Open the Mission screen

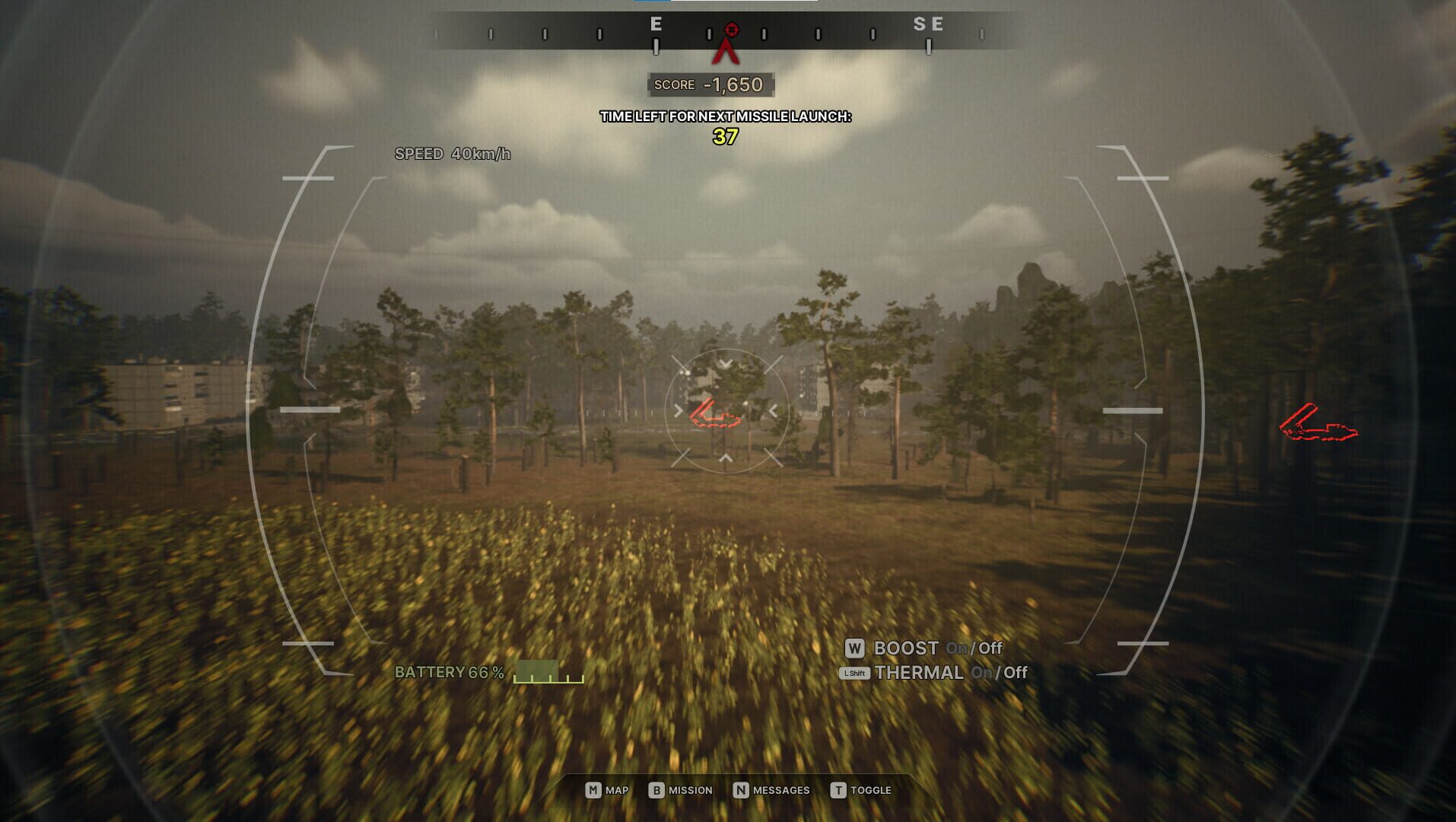pyautogui.click(x=681, y=790)
